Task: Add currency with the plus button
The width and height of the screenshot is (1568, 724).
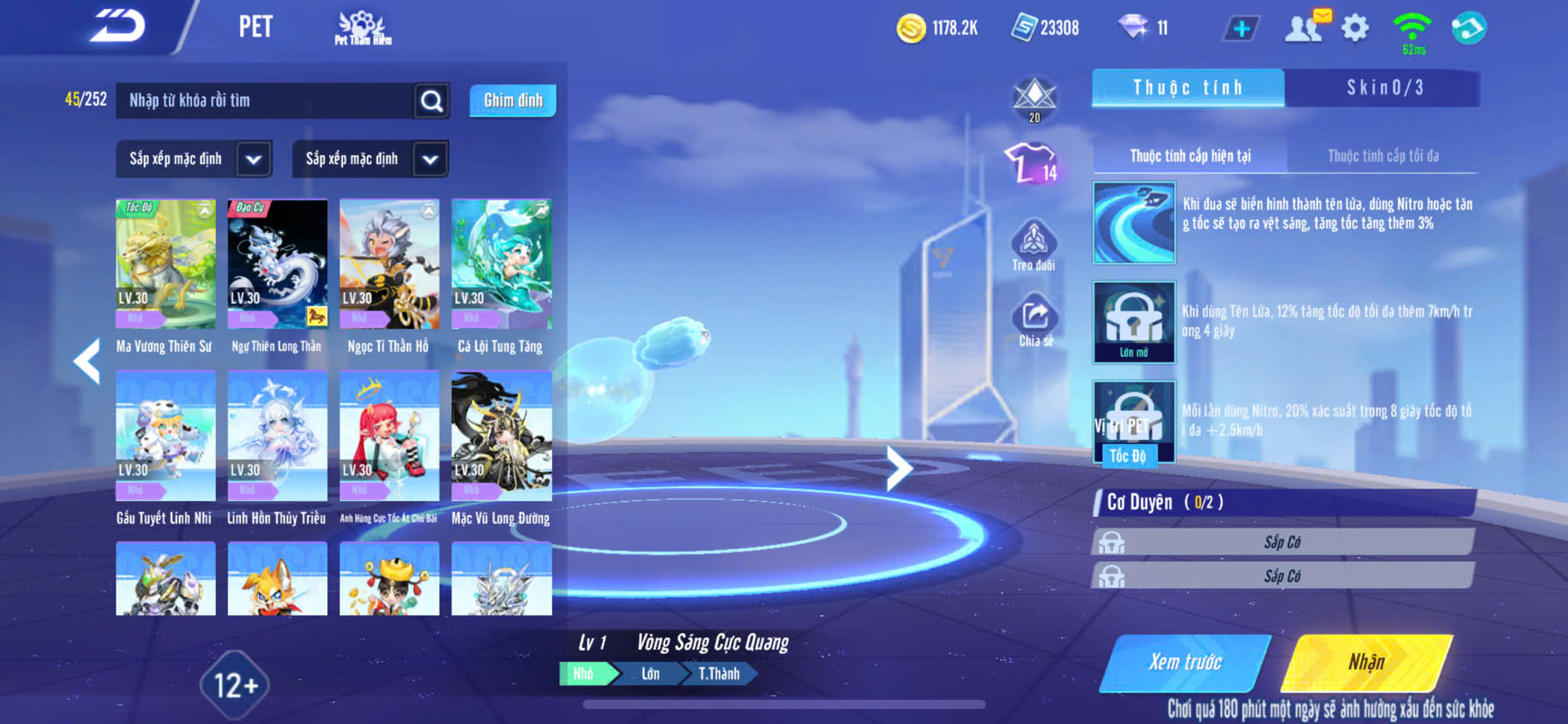Action: [x=1241, y=28]
